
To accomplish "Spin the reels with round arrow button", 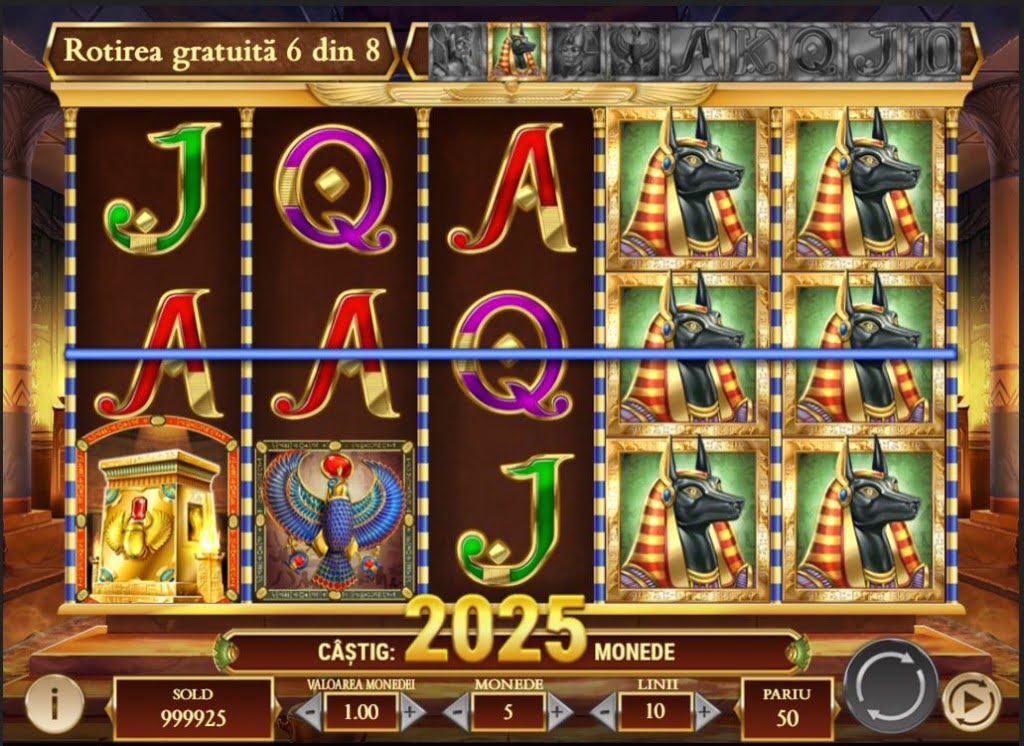I will pos(890,686).
